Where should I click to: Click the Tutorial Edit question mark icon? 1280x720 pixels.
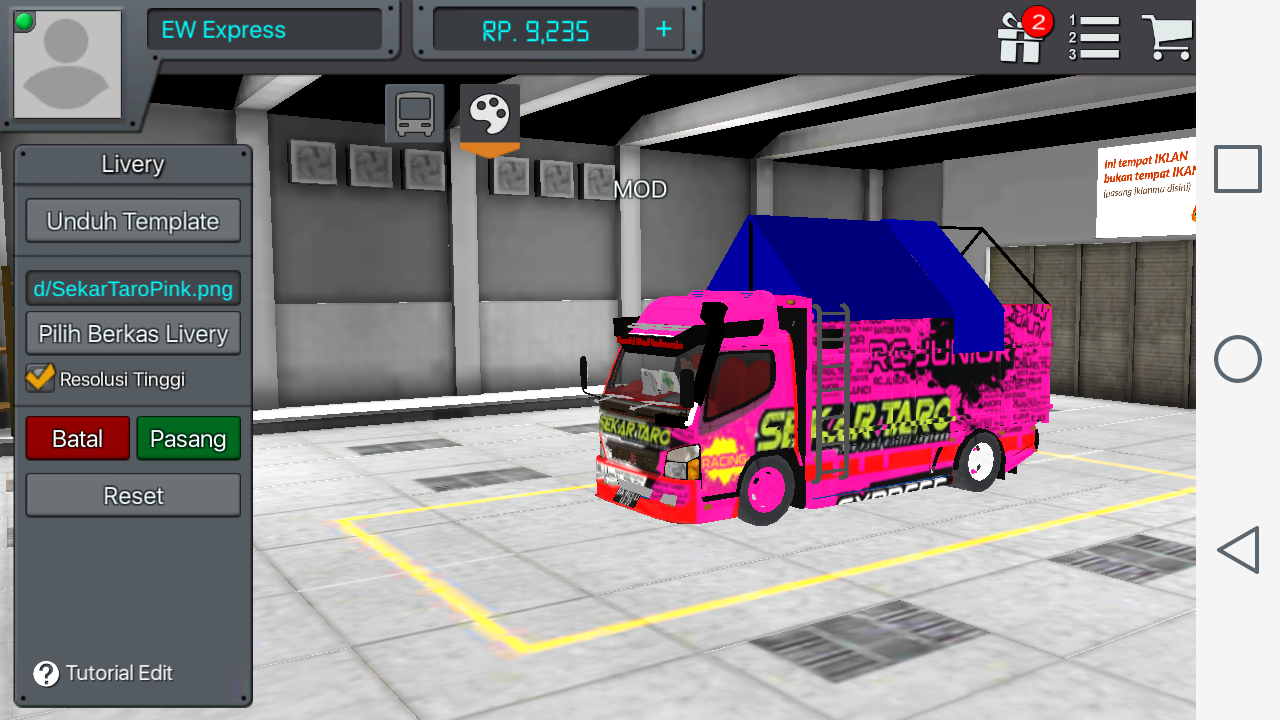[x=43, y=673]
